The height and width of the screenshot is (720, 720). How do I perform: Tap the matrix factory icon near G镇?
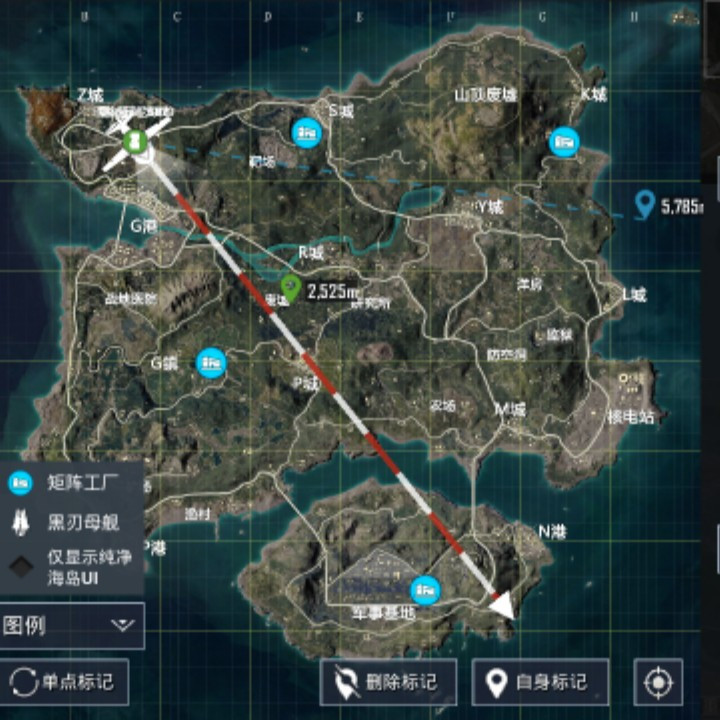pos(211,362)
